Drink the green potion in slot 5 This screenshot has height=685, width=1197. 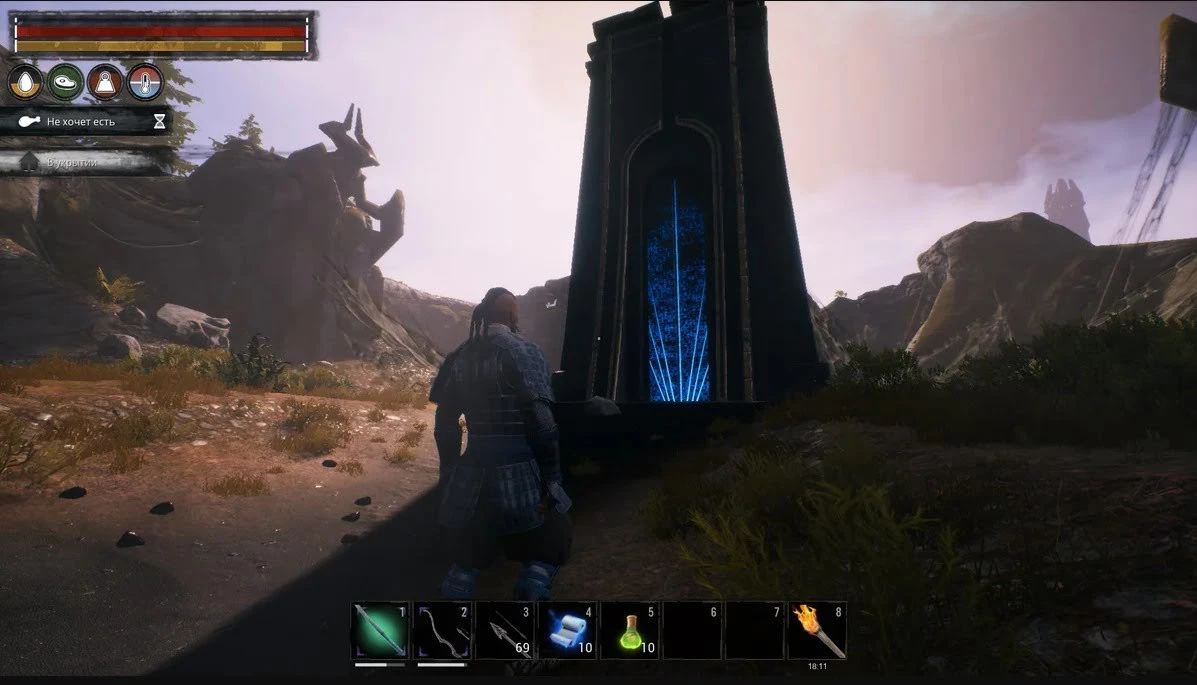pos(629,630)
